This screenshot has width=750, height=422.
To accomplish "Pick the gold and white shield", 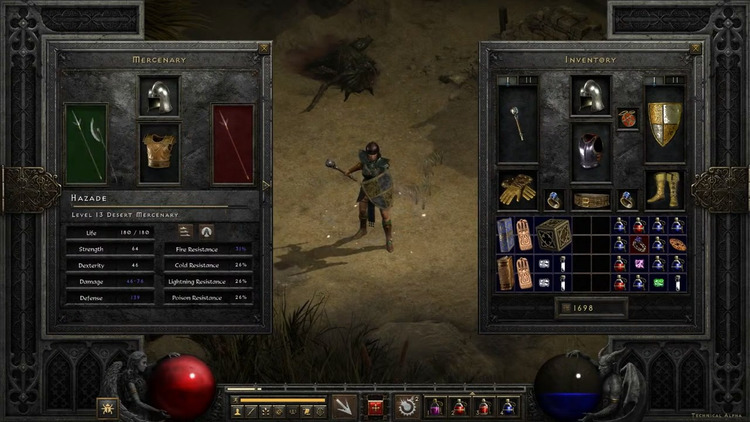I will pyautogui.click(x=664, y=122).
